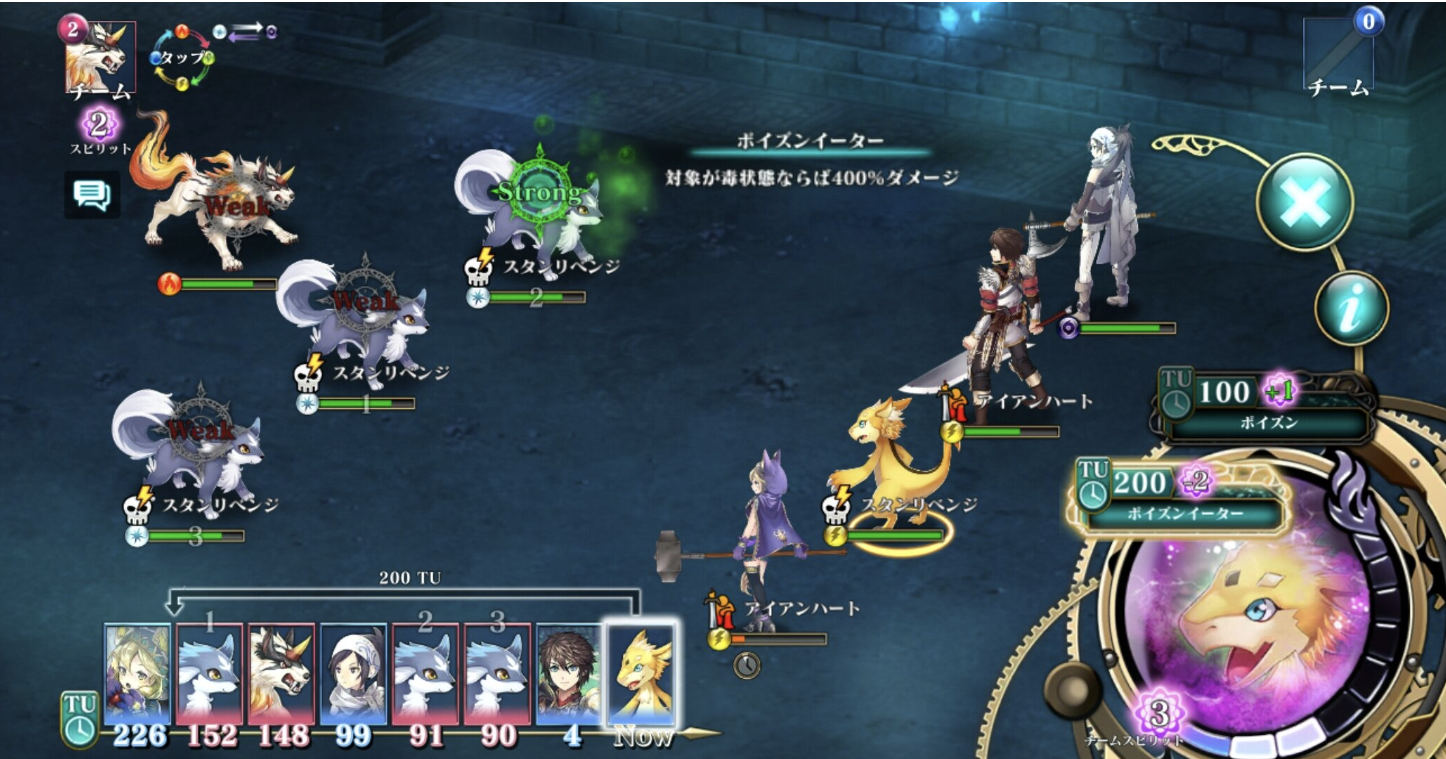Image resolution: width=1446 pixels, height=759 pixels.
Task: Tap the element affinity chart icon
Action: [x=182, y=58]
